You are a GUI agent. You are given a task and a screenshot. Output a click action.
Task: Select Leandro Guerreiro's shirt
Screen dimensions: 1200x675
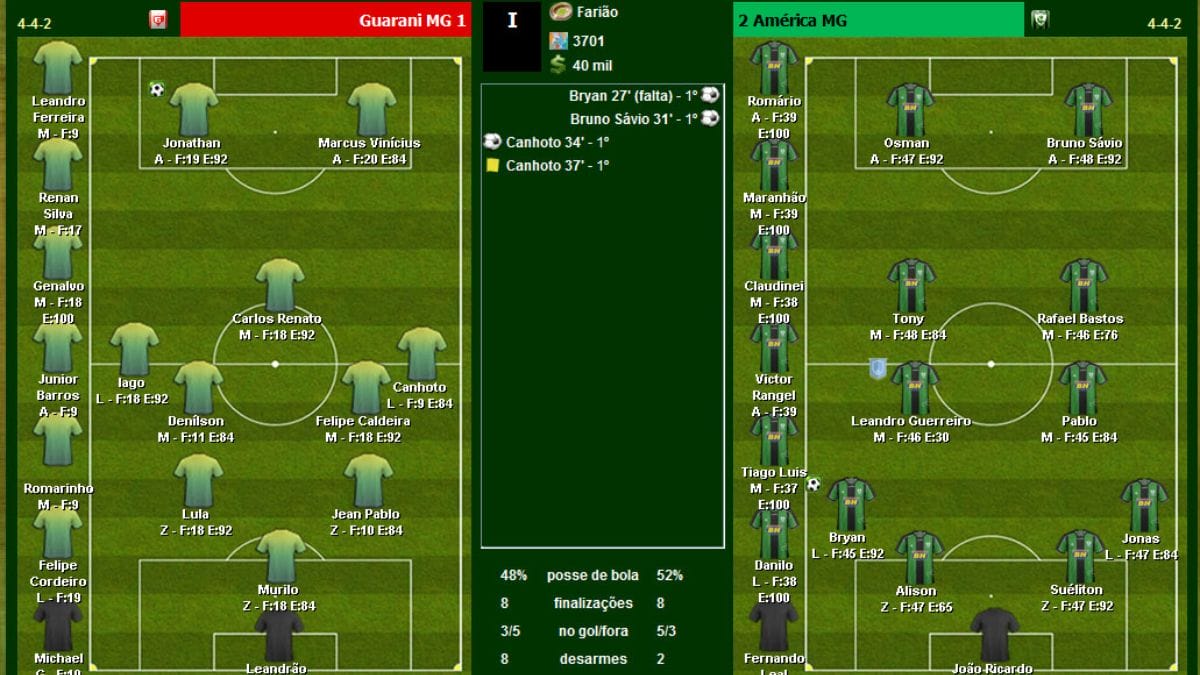coord(914,387)
